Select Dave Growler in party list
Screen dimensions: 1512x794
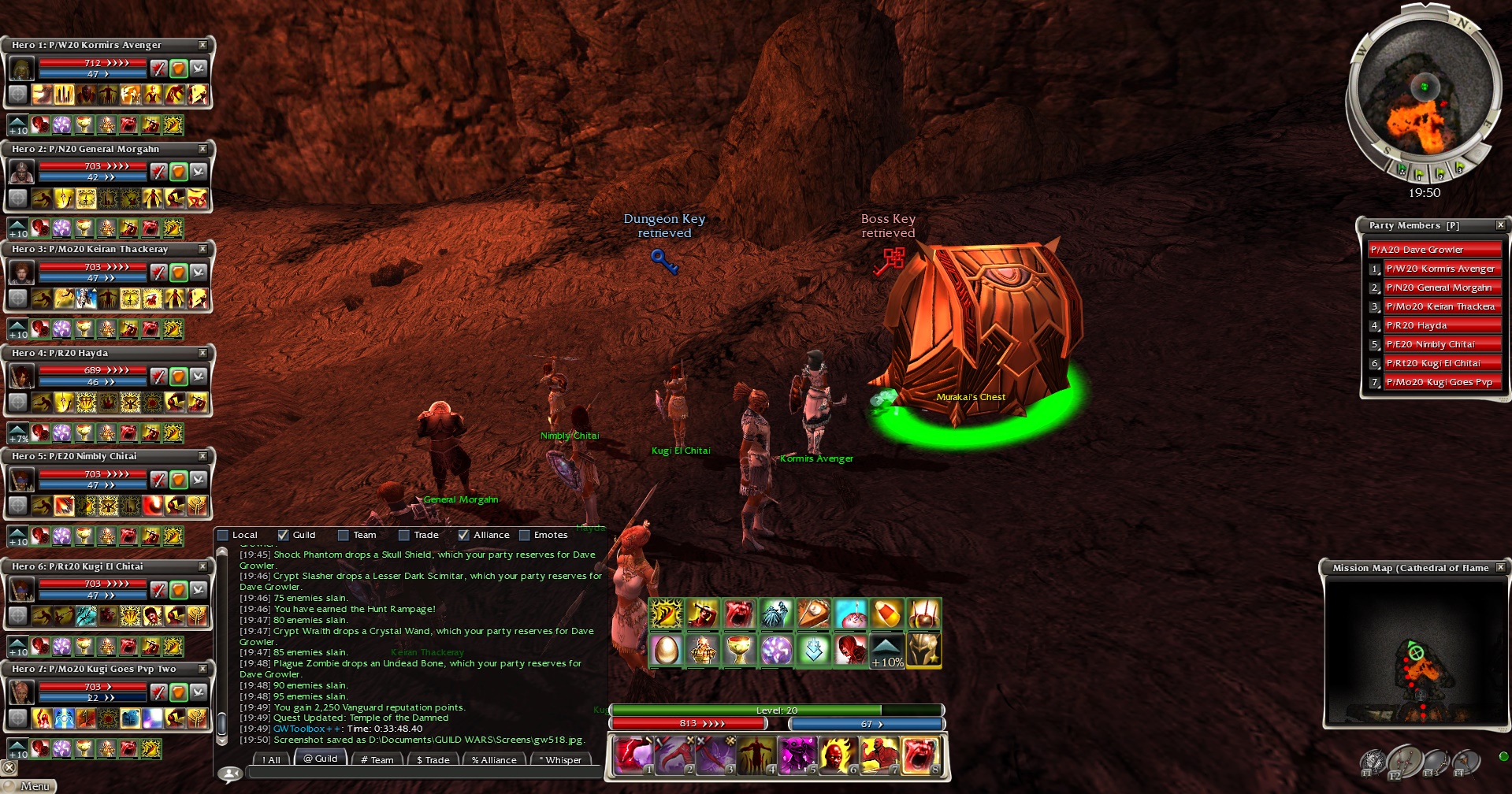coord(1434,250)
